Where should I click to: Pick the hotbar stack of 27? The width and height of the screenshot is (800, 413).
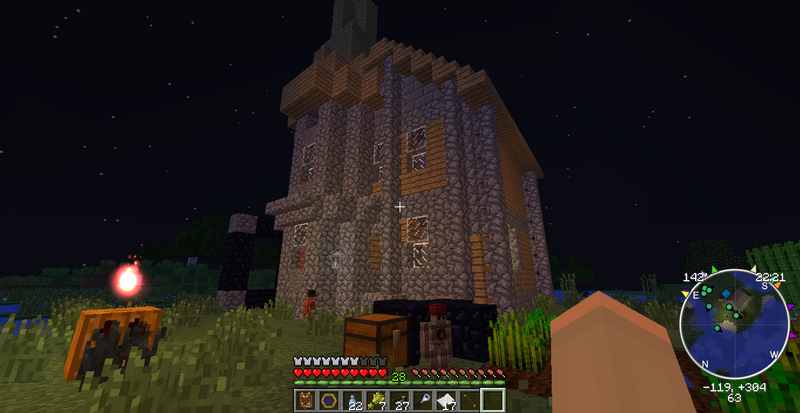click(400, 401)
